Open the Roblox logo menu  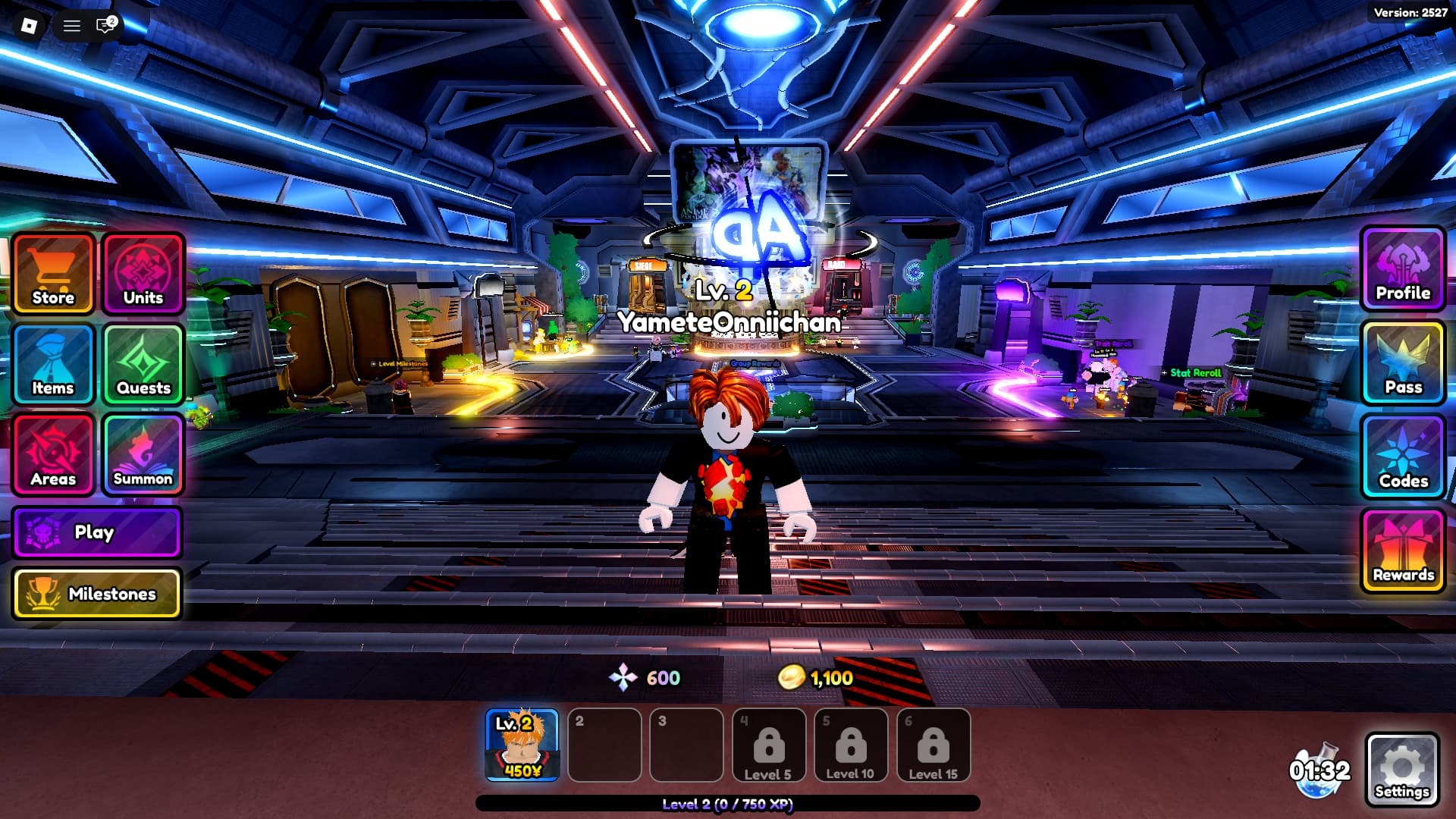(29, 26)
